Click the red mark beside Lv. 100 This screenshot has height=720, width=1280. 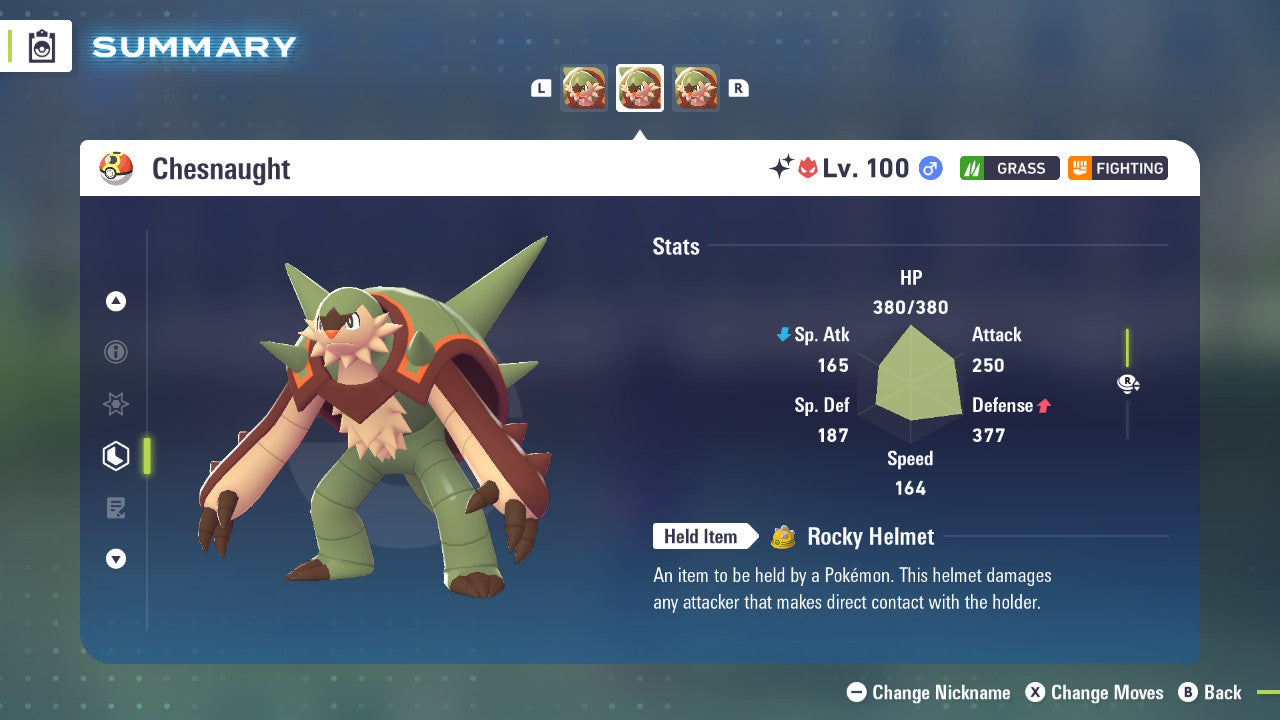click(806, 167)
